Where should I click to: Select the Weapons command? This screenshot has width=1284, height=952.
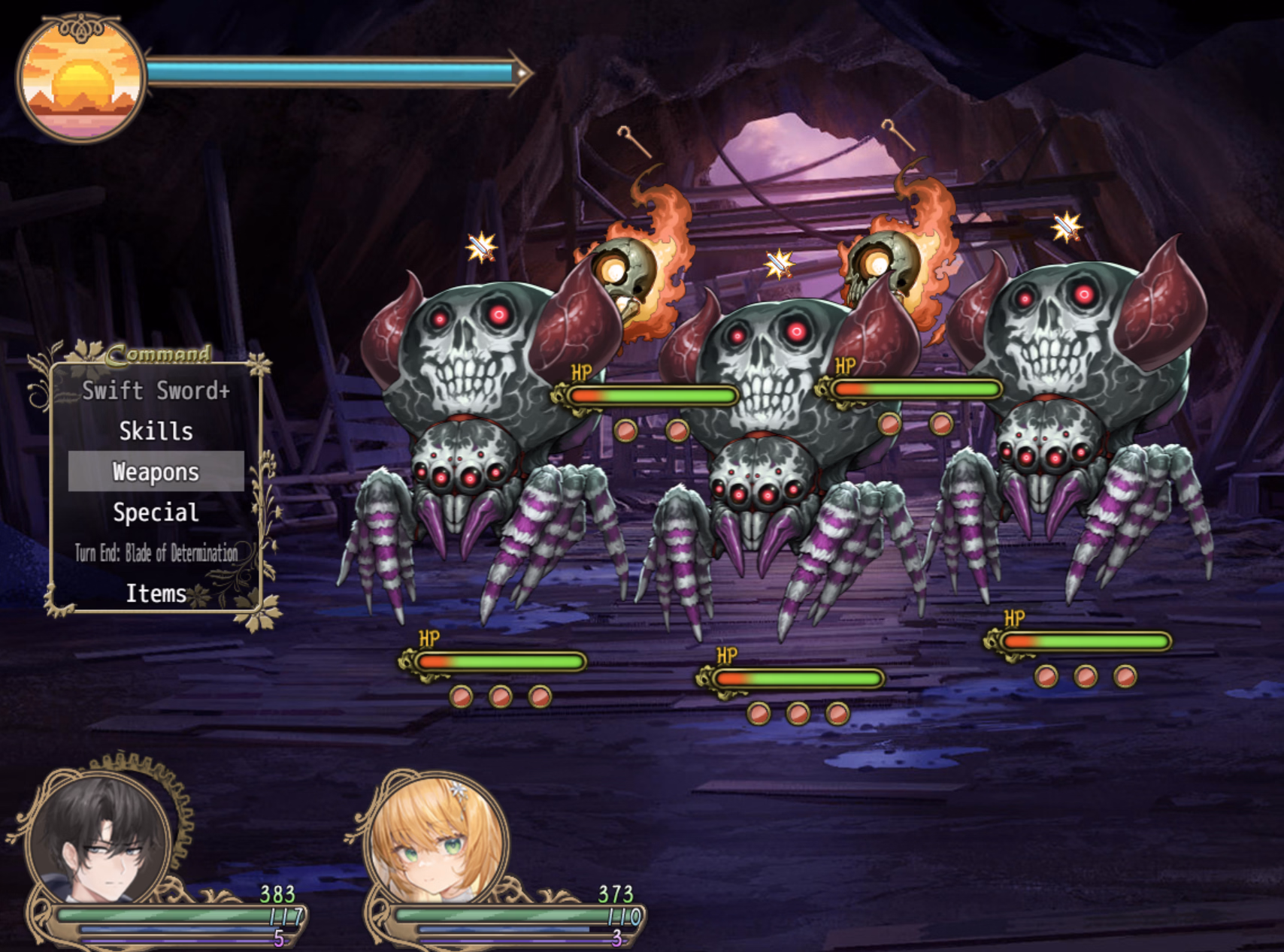[156, 472]
